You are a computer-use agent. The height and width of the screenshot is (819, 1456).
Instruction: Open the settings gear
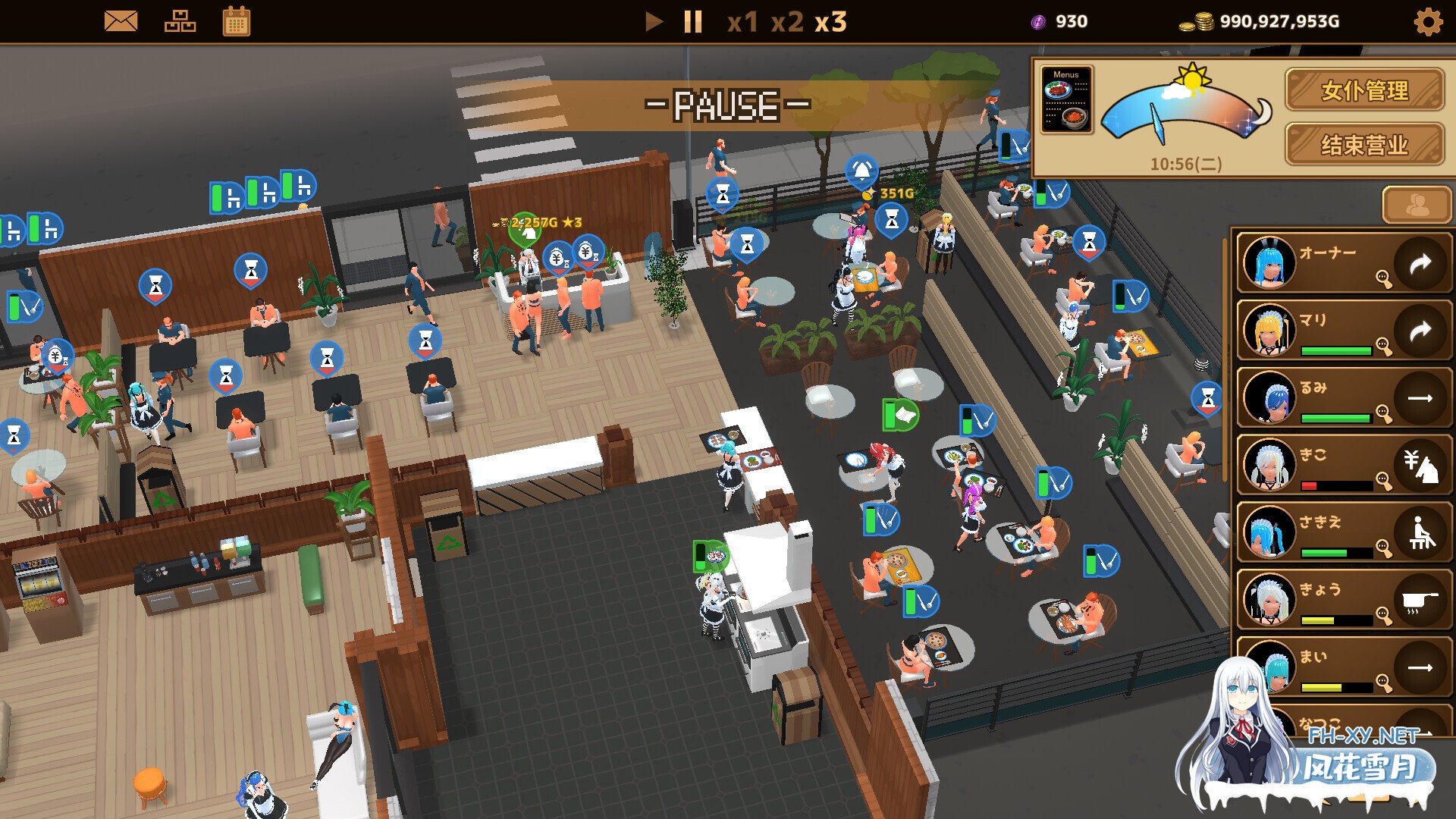click(x=1427, y=23)
